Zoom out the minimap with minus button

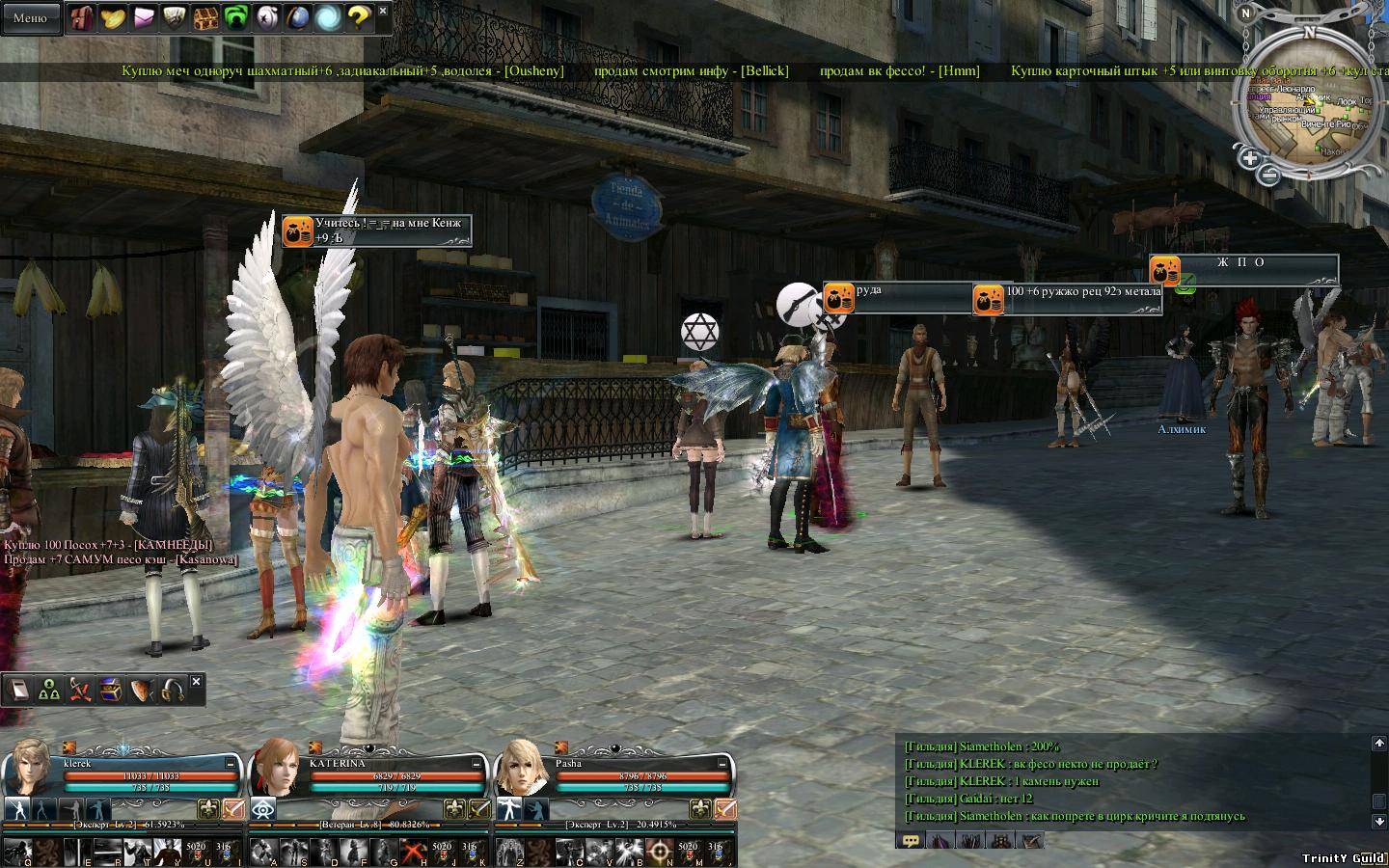click(1269, 175)
